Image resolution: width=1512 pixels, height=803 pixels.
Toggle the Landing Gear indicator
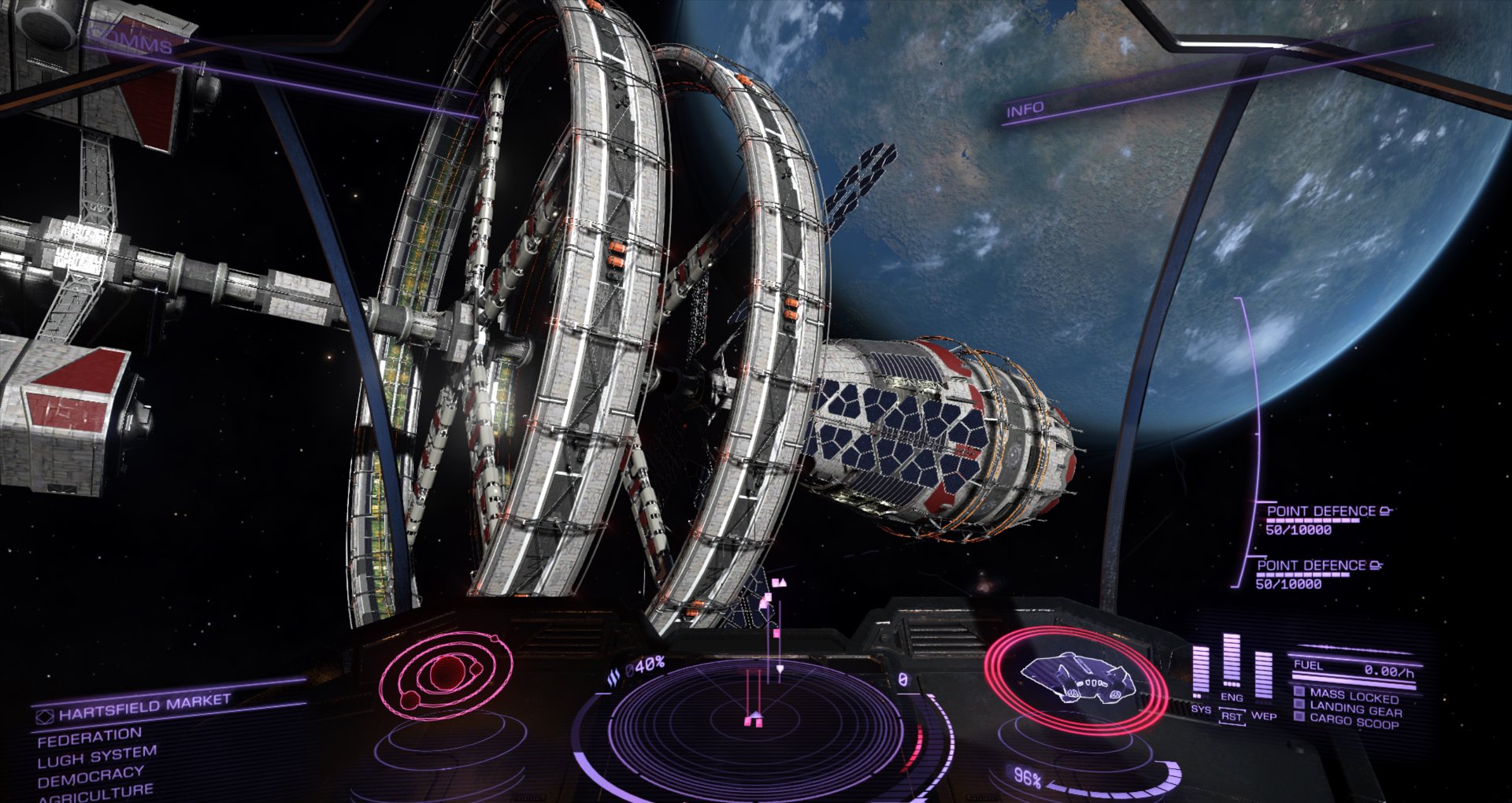coord(1354,709)
